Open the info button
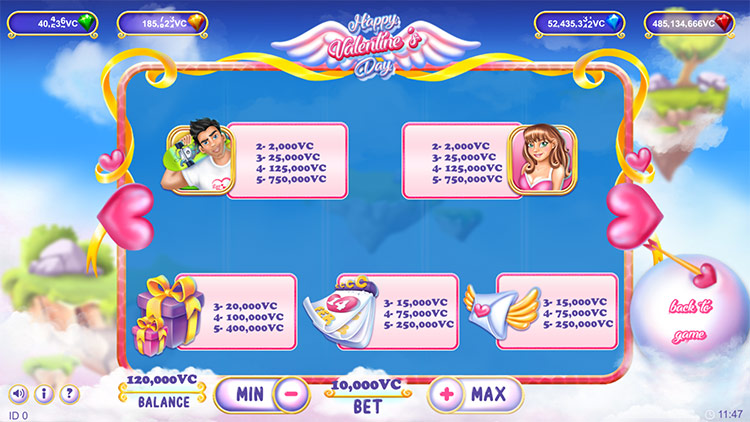 (x=43, y=393)
